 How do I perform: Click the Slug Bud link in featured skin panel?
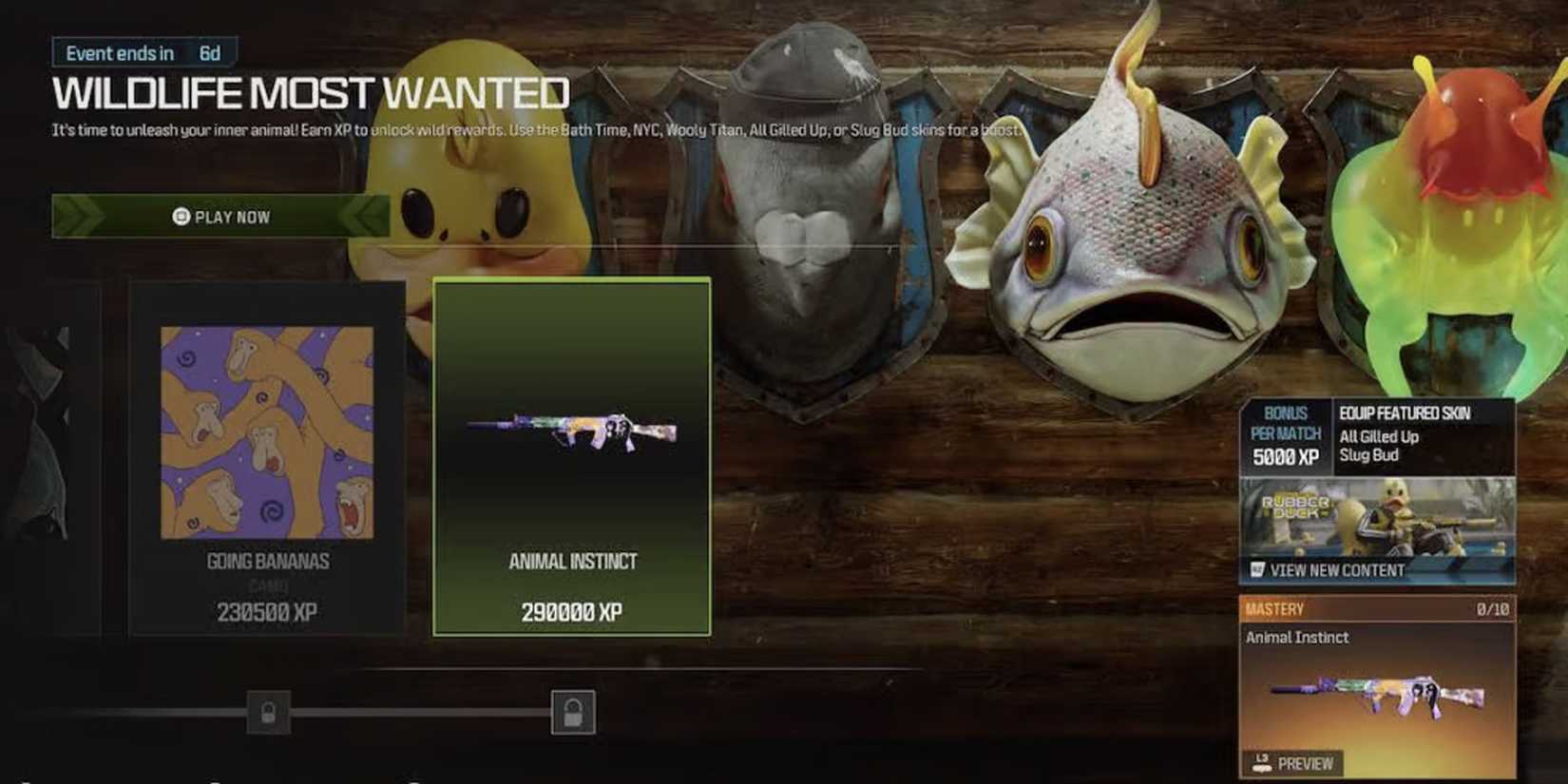(x=1368, y=454)
